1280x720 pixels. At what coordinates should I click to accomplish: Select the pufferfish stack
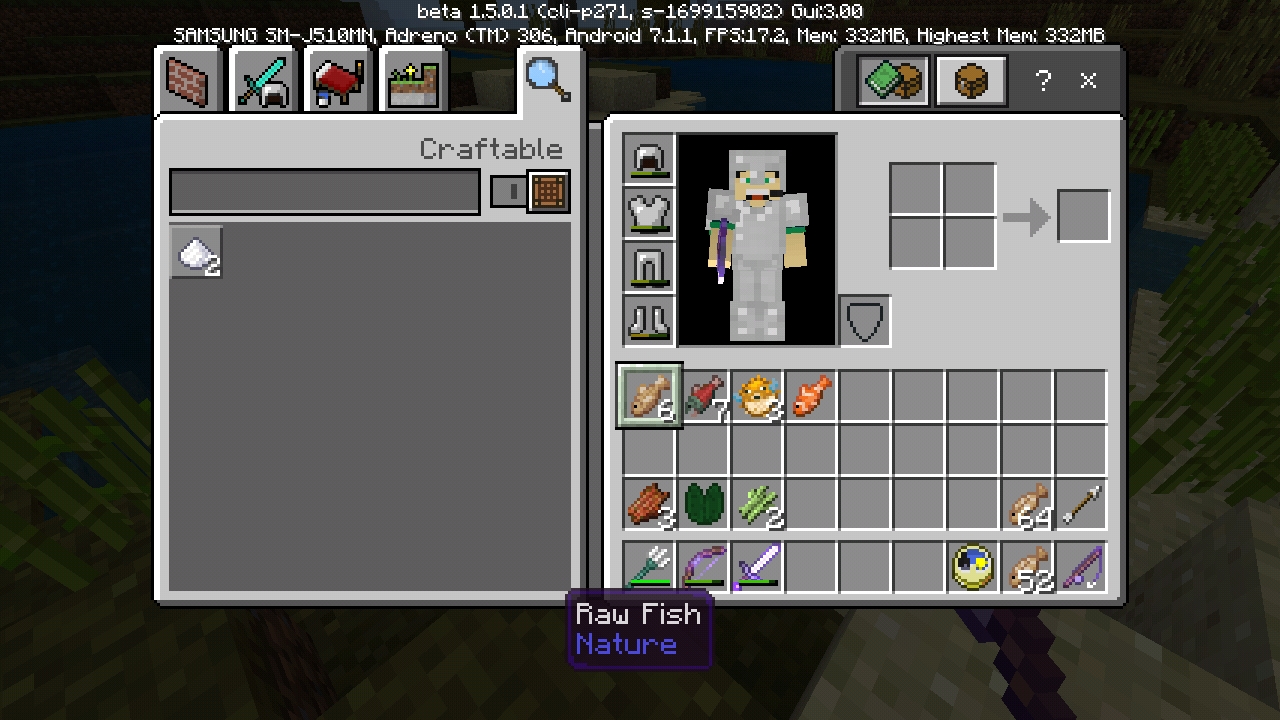(758, 397)
